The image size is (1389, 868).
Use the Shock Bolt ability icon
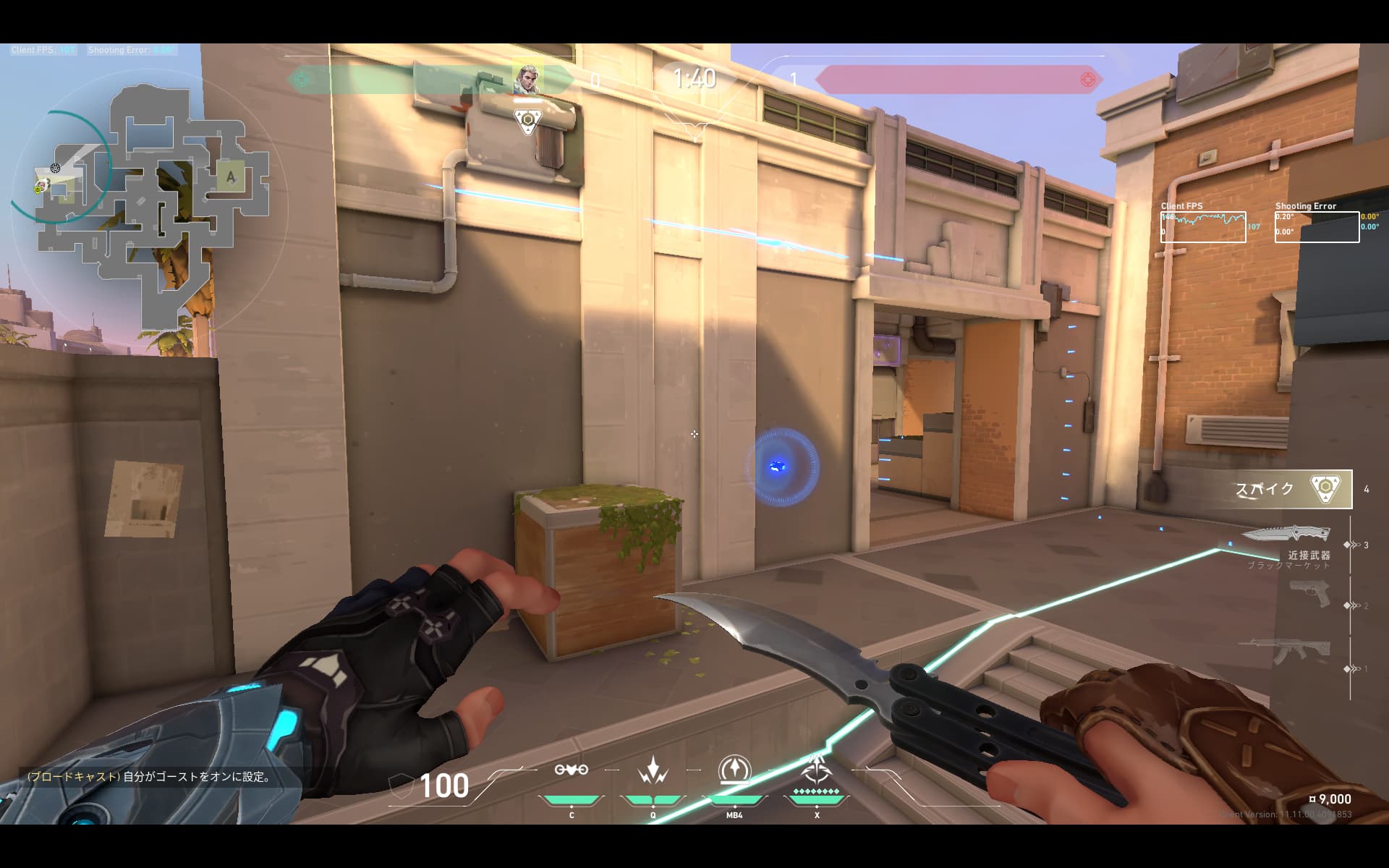pyautogui.click(x=653, y=770)
